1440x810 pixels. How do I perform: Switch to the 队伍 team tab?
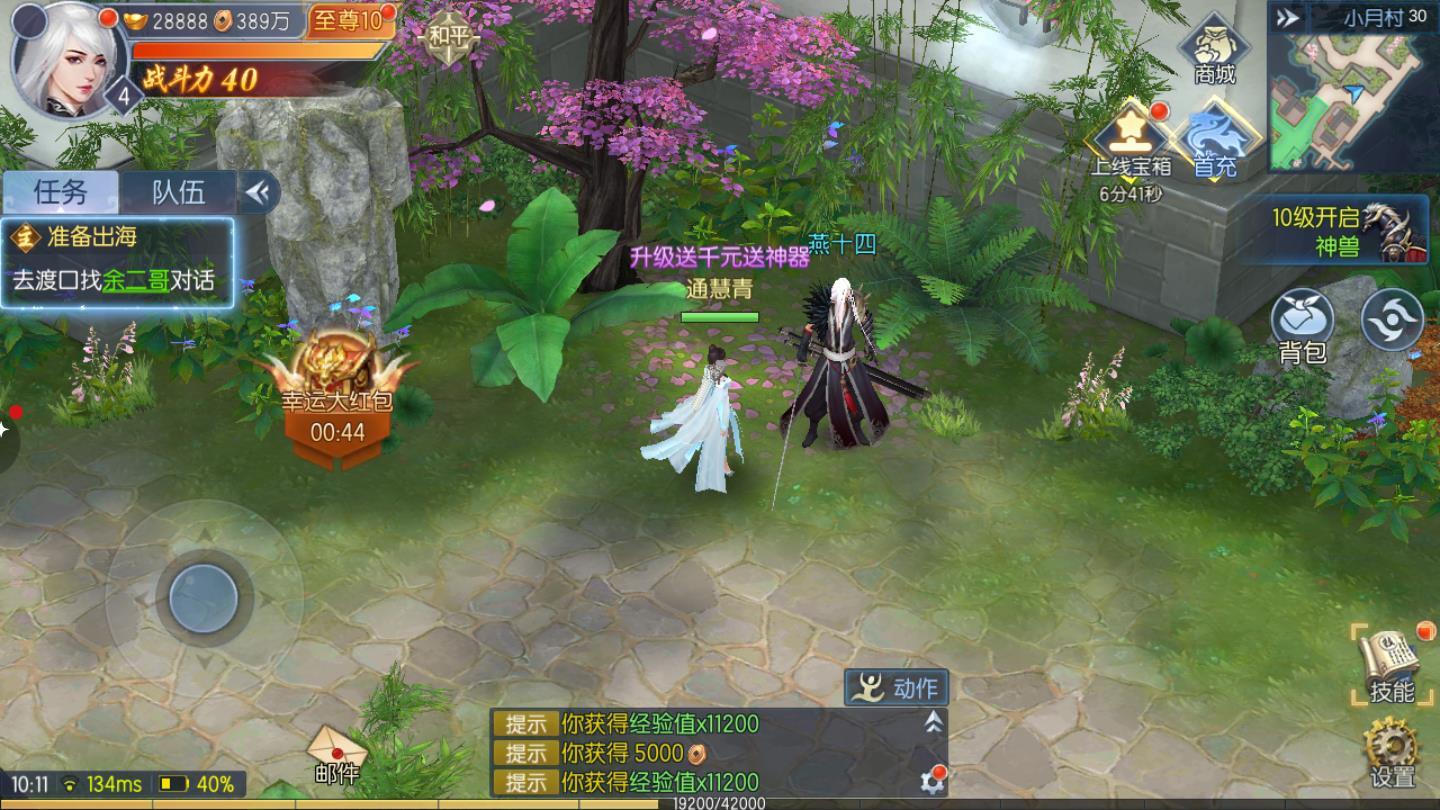tap(178, 192)
